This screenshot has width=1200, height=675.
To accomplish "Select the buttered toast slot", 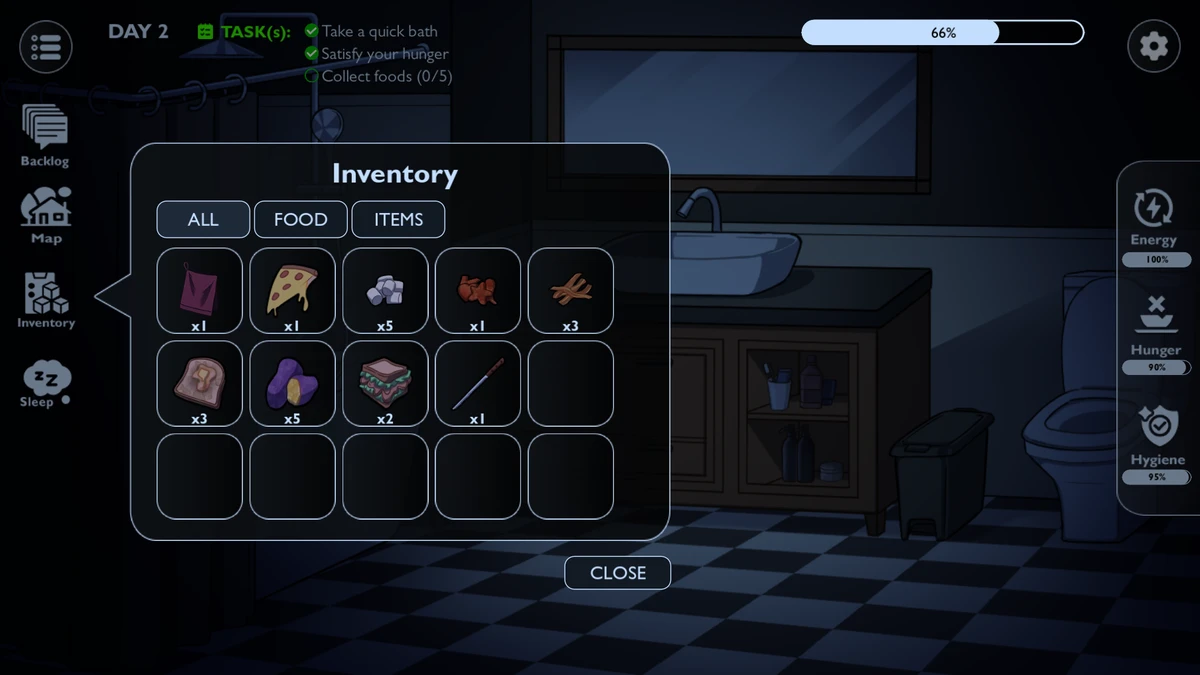I will tap(200, 383).
